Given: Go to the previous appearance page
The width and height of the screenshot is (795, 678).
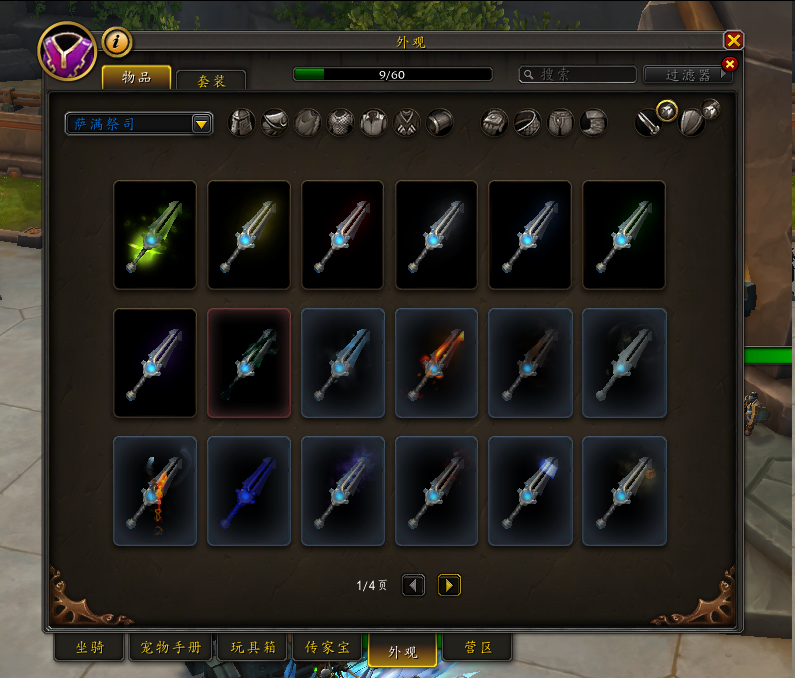Looking at the screenshot, I should (x=414, y=585).
